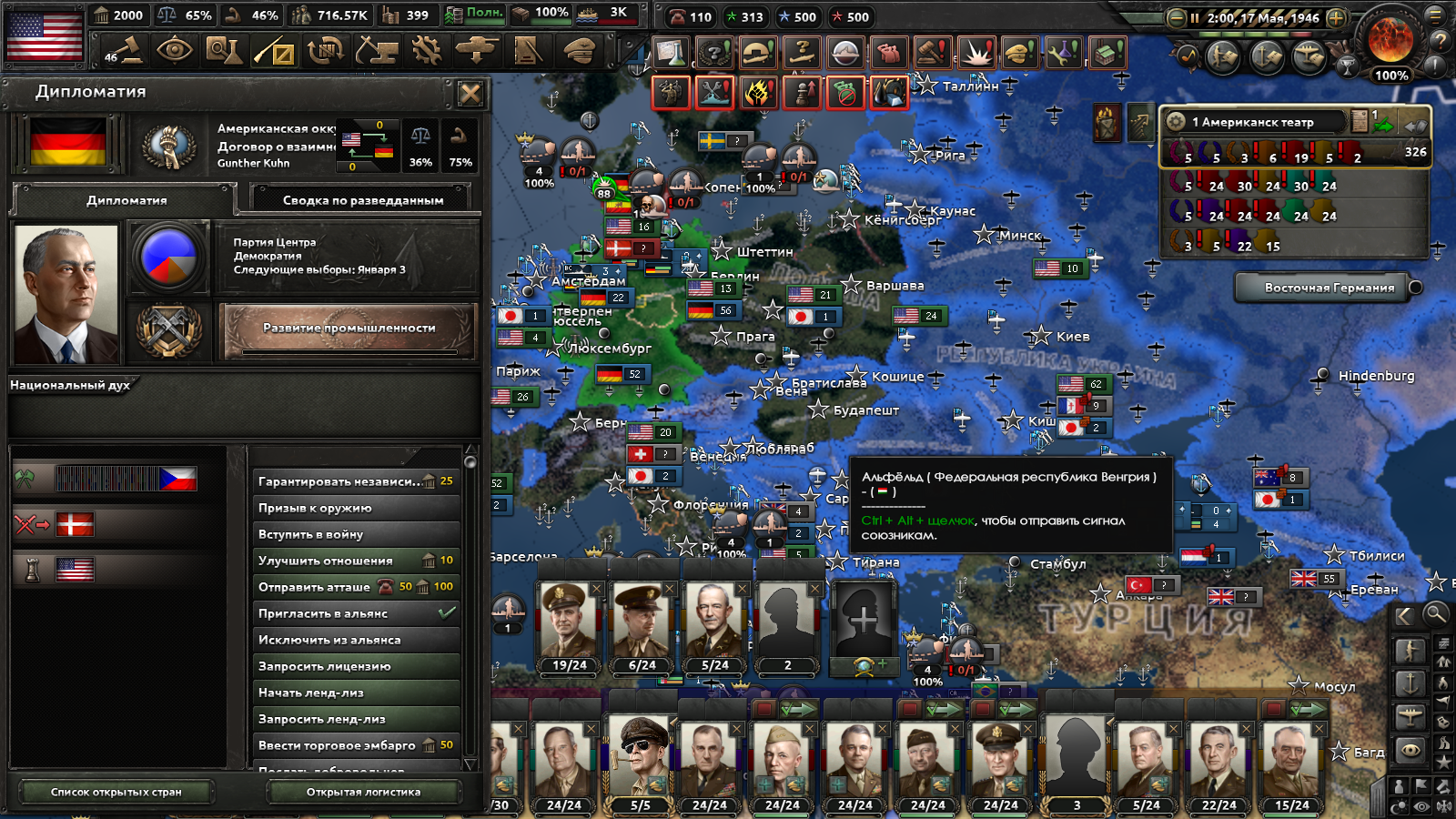The height and width of the screenshot is (819, 1456).
Task: Increase game speed with plus button
Action: click(1336, 17)
